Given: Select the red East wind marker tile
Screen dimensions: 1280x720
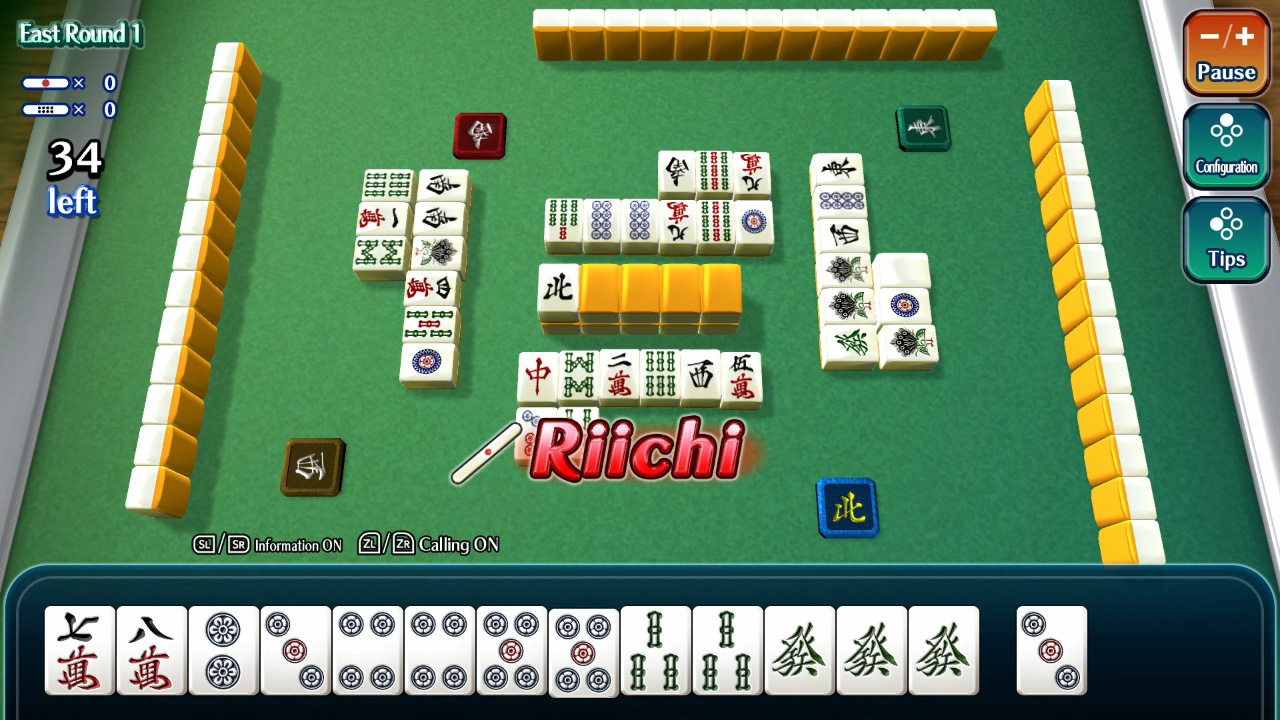Looking at the screenshot, I should [480, 135].
